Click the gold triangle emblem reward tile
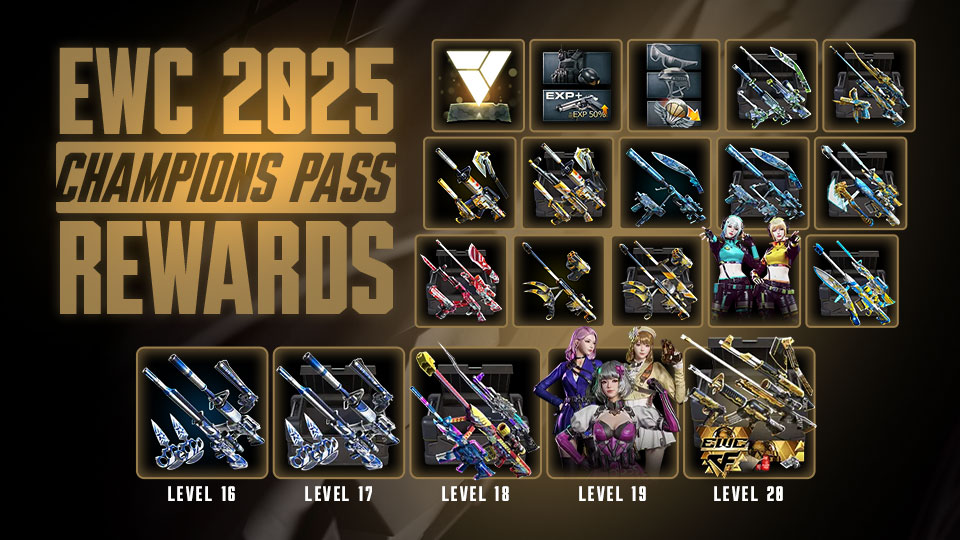960x540 pixels. (x=477, y=85)
